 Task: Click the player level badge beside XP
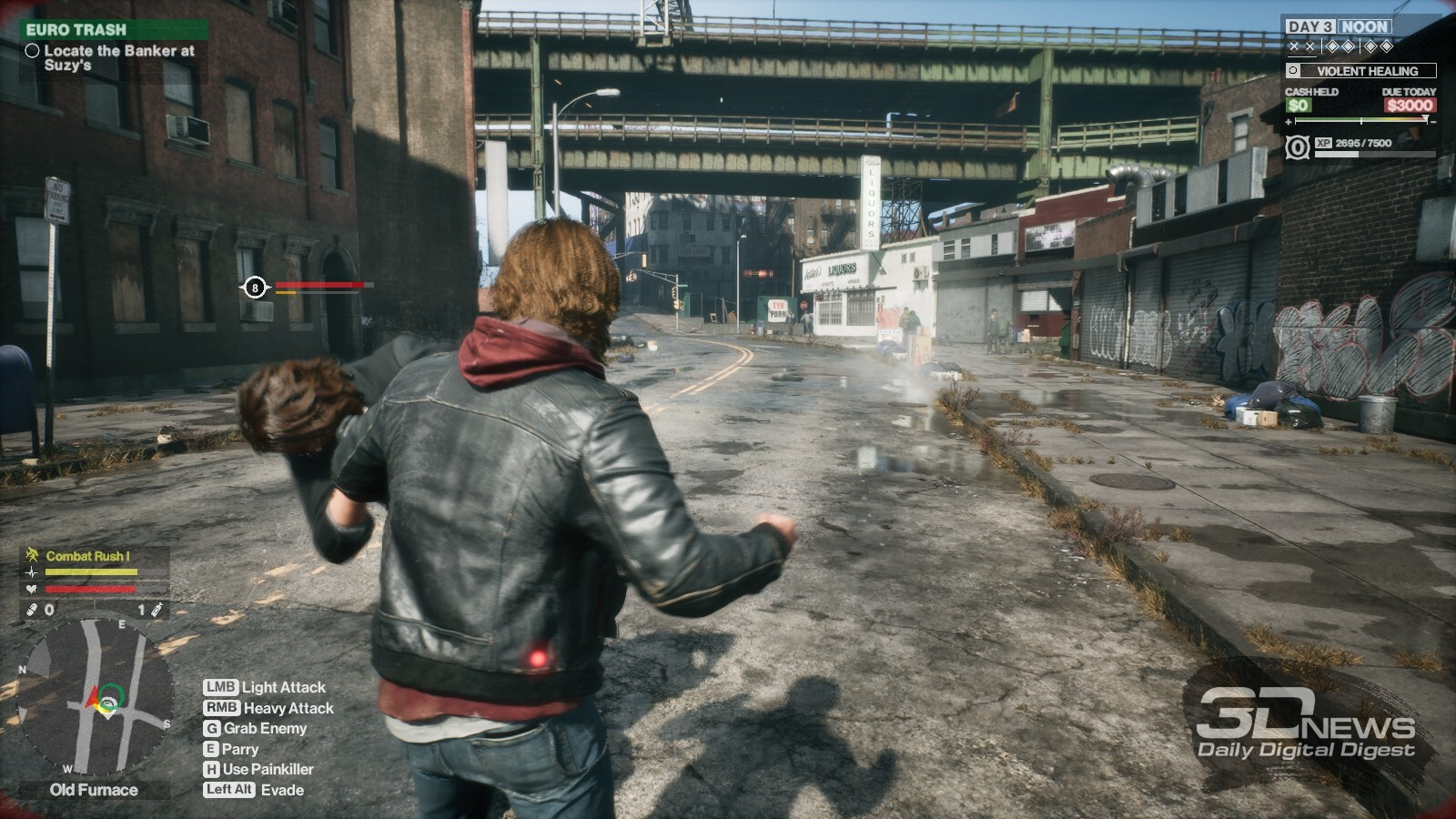tap(1298, 147)
